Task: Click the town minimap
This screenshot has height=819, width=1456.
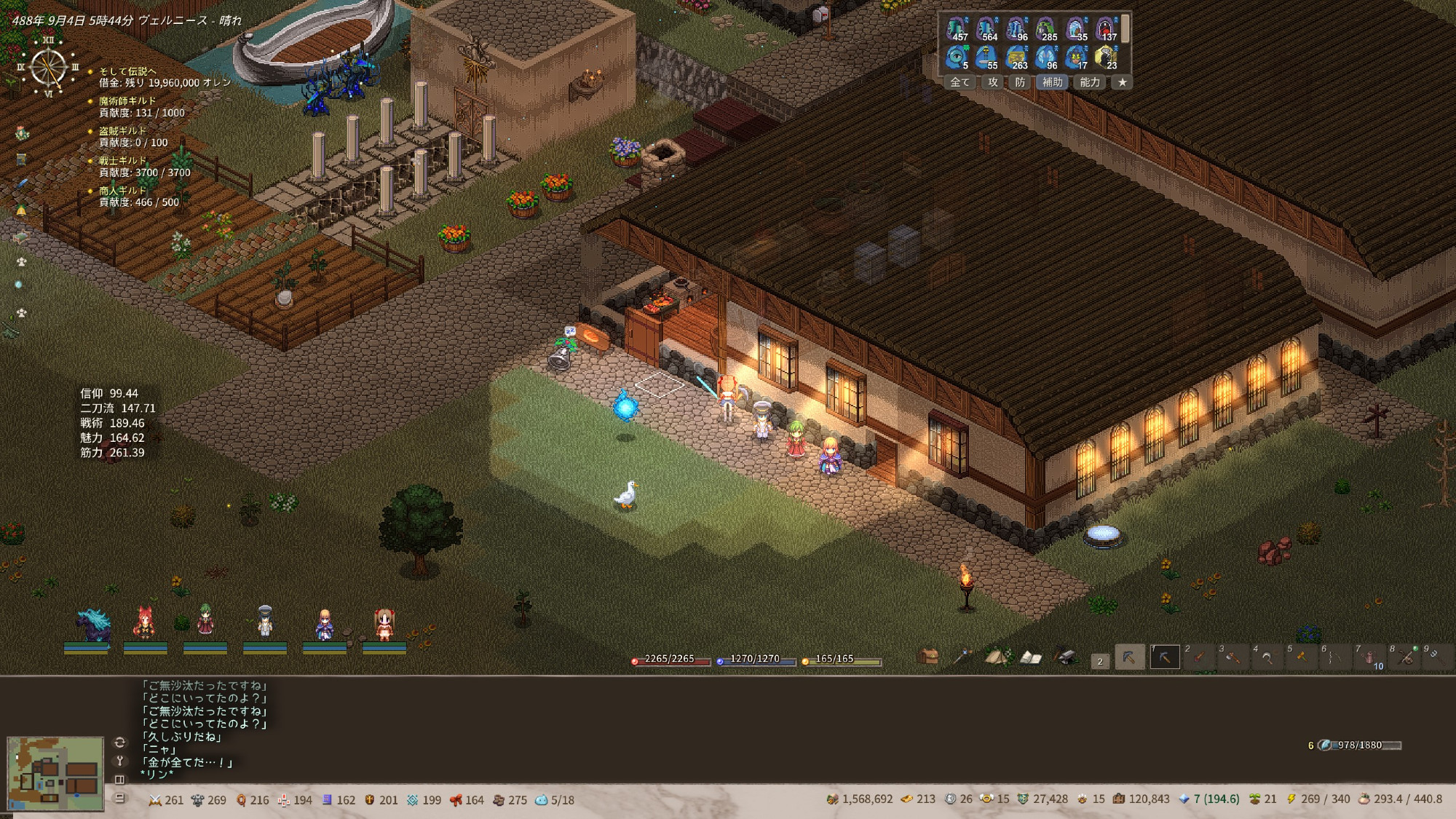Action: 55,773
